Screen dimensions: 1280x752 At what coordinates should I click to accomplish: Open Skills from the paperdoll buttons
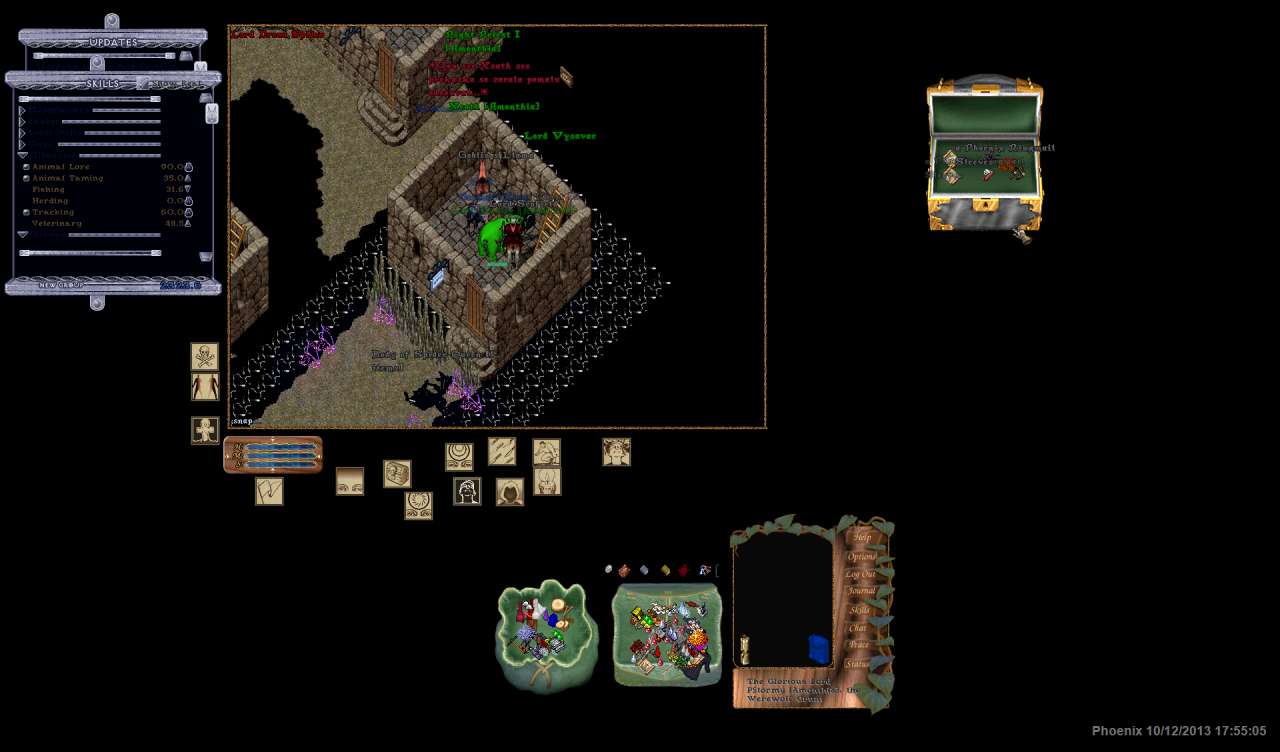[859, 610]
